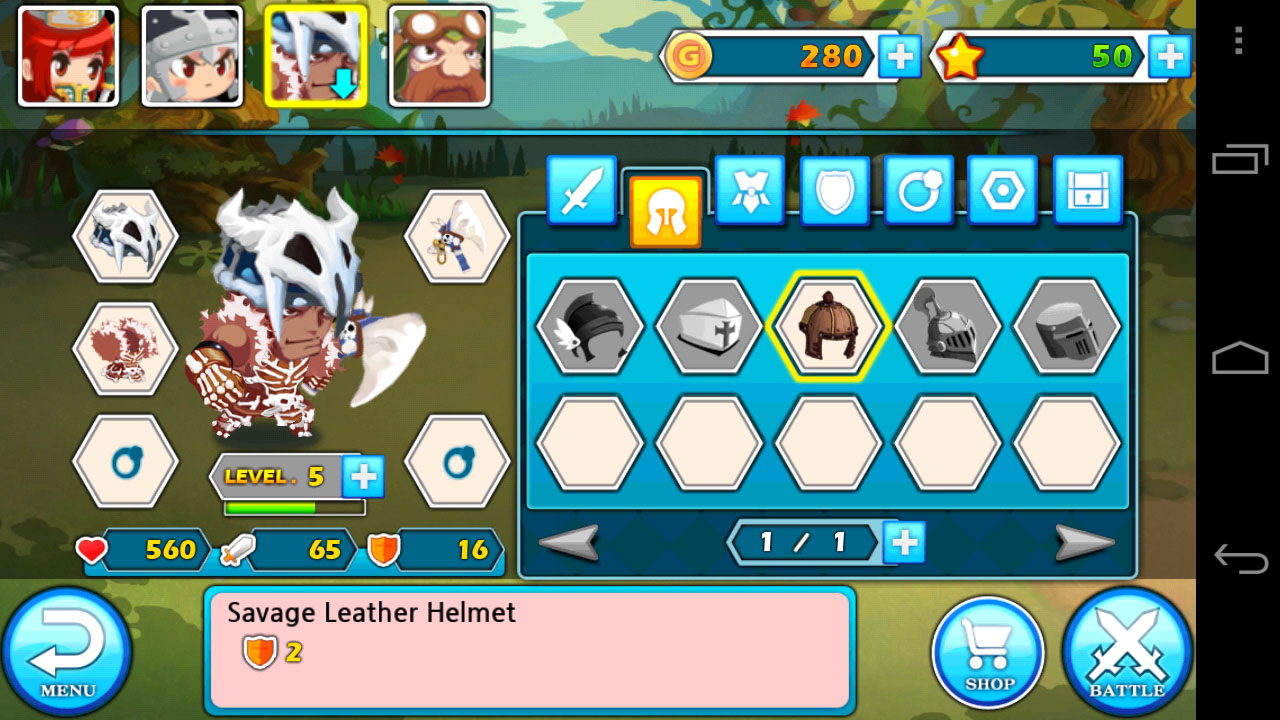Choose the black winged helmet

589,326
